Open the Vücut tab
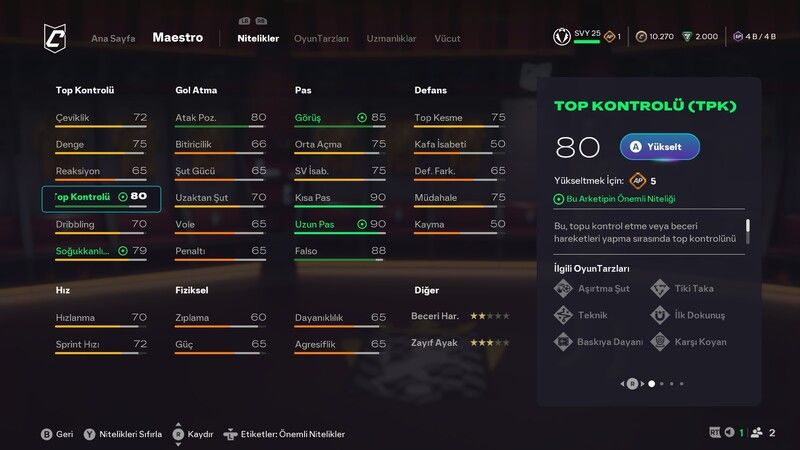The height and width of the screenshot is (450, 800). (447, 38)
